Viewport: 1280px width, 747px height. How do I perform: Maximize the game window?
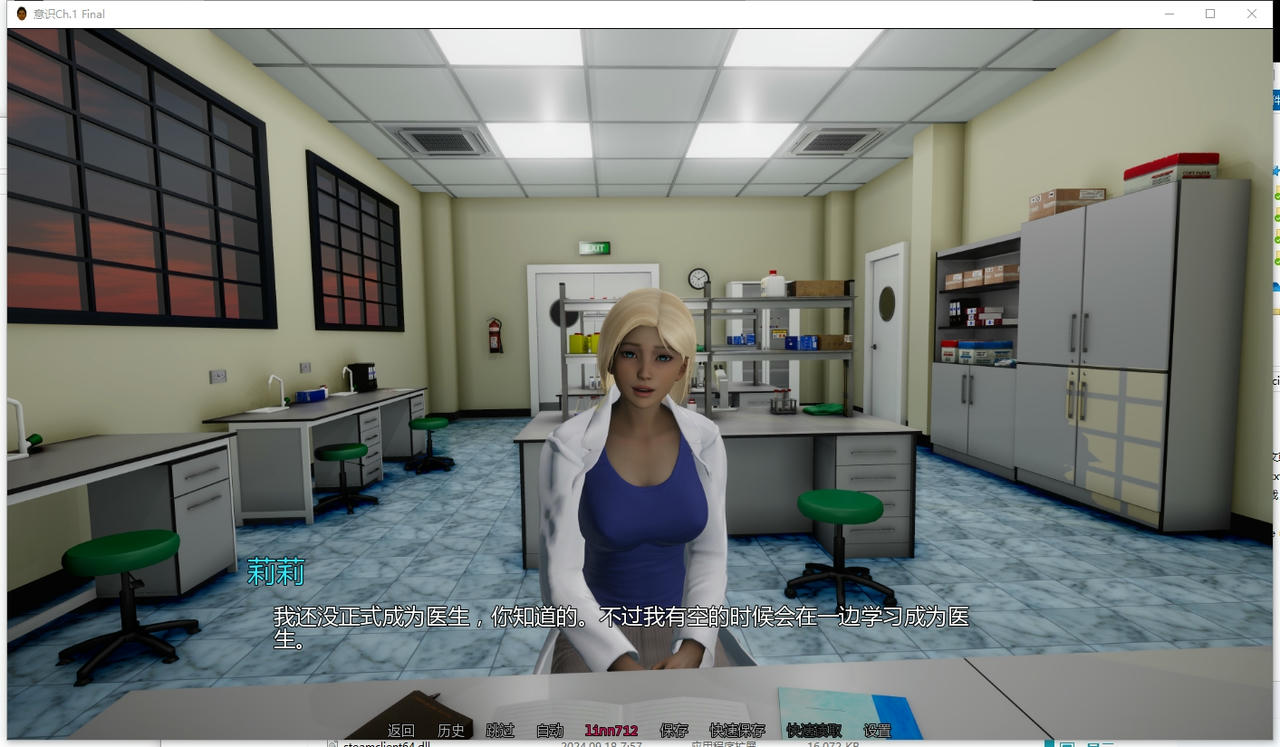tap(1210, 14)
